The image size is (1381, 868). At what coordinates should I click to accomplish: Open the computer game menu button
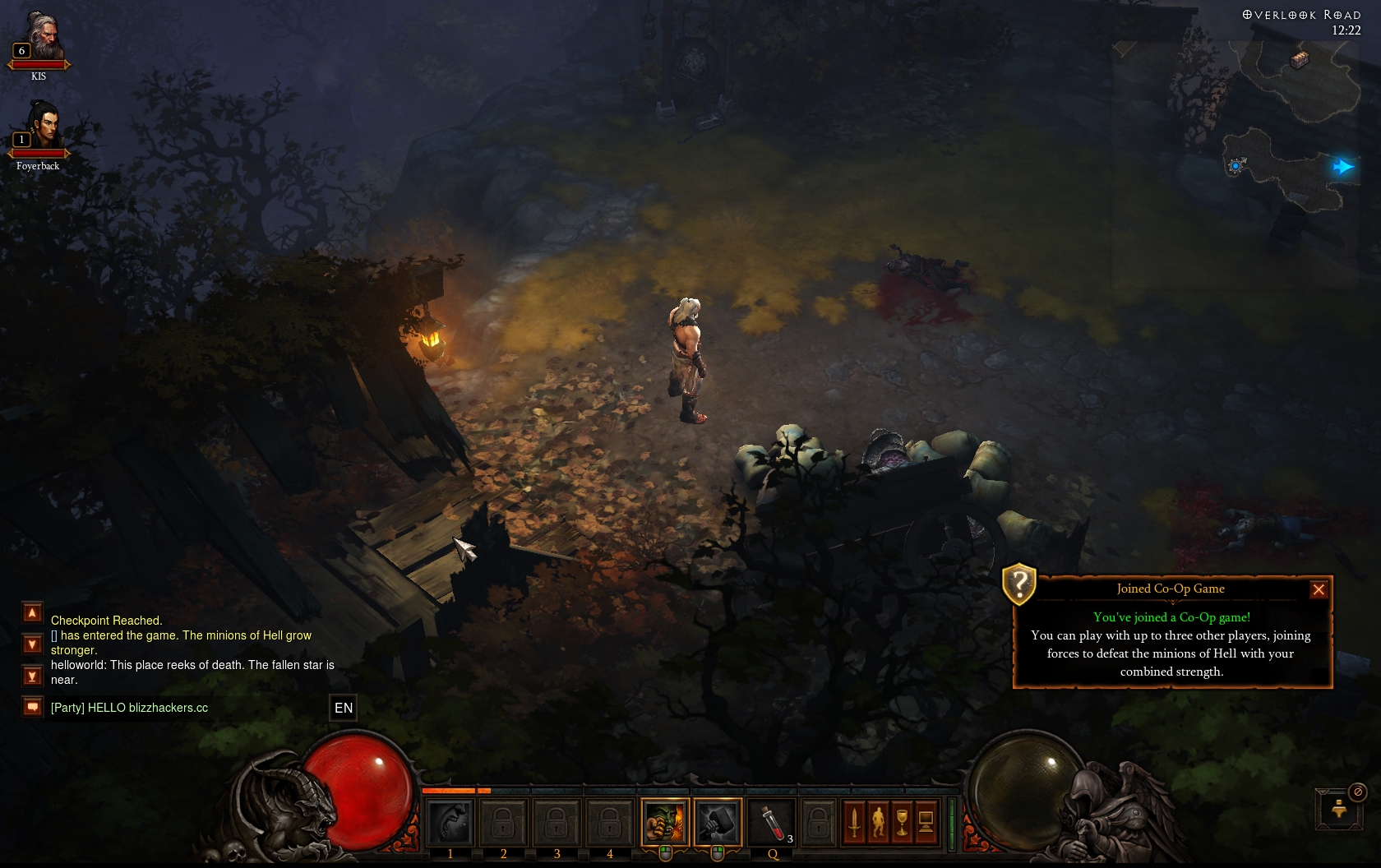(x=926, y=821)
